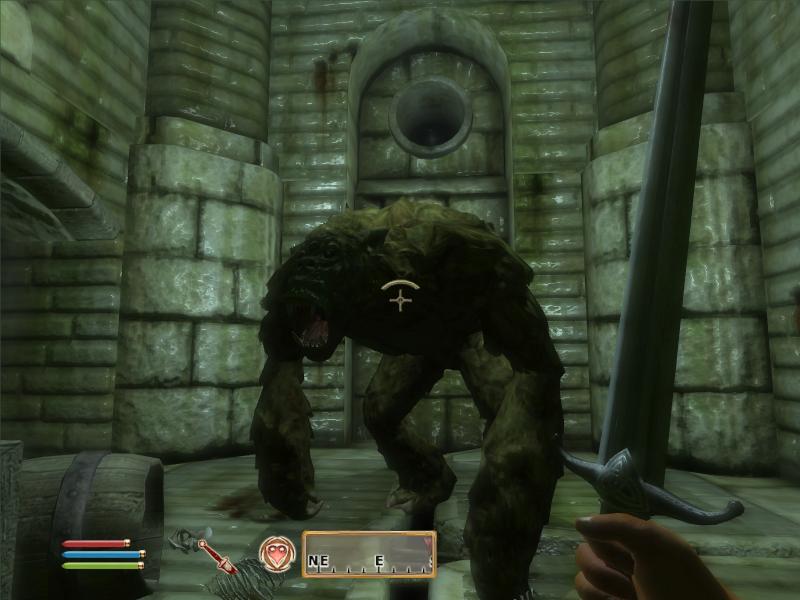
Task: Click the compass bar showing NE and E
Action: [369, 554]
